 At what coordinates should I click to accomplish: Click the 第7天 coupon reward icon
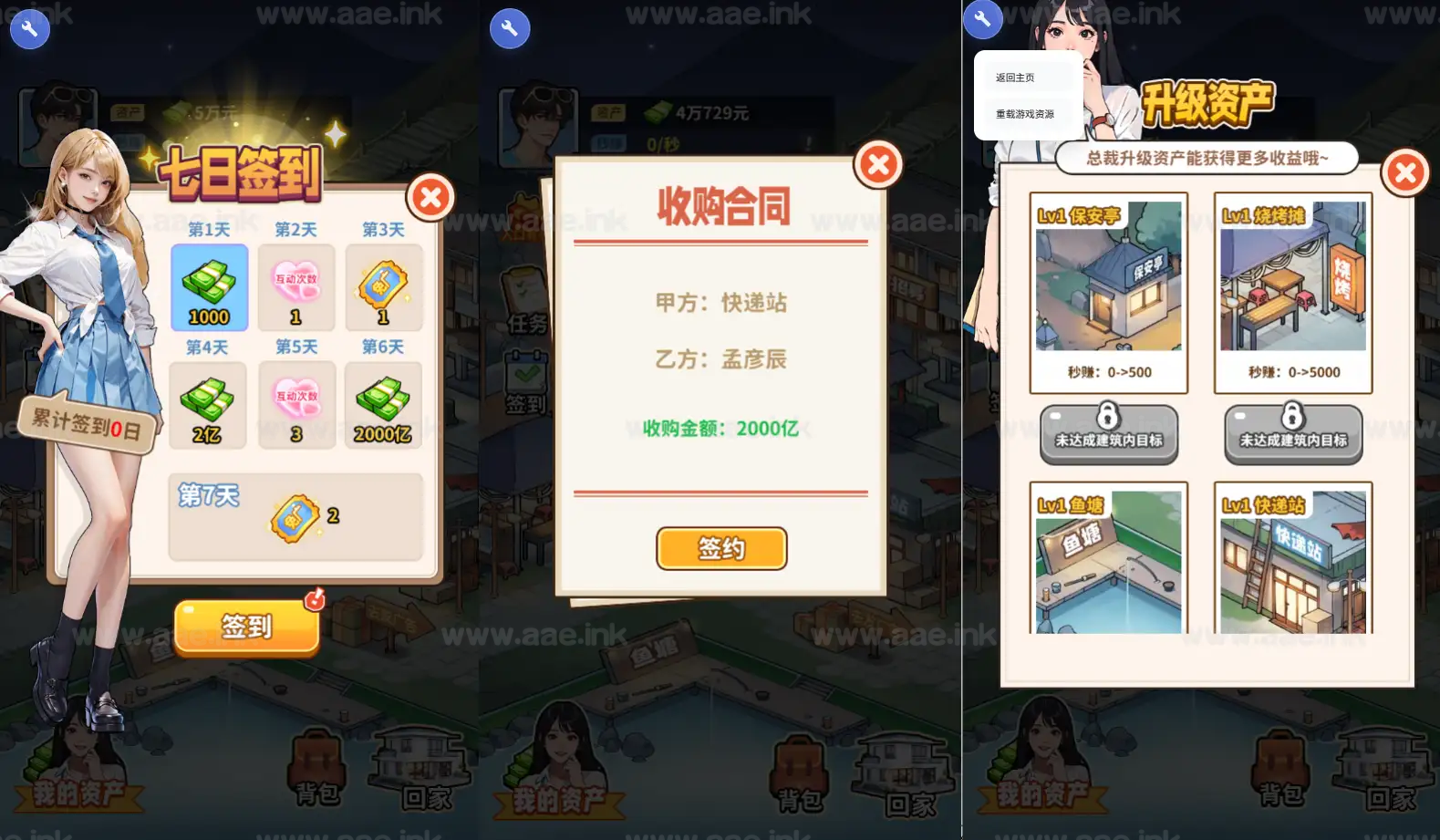pyautogui.click(x=294, y=516)
